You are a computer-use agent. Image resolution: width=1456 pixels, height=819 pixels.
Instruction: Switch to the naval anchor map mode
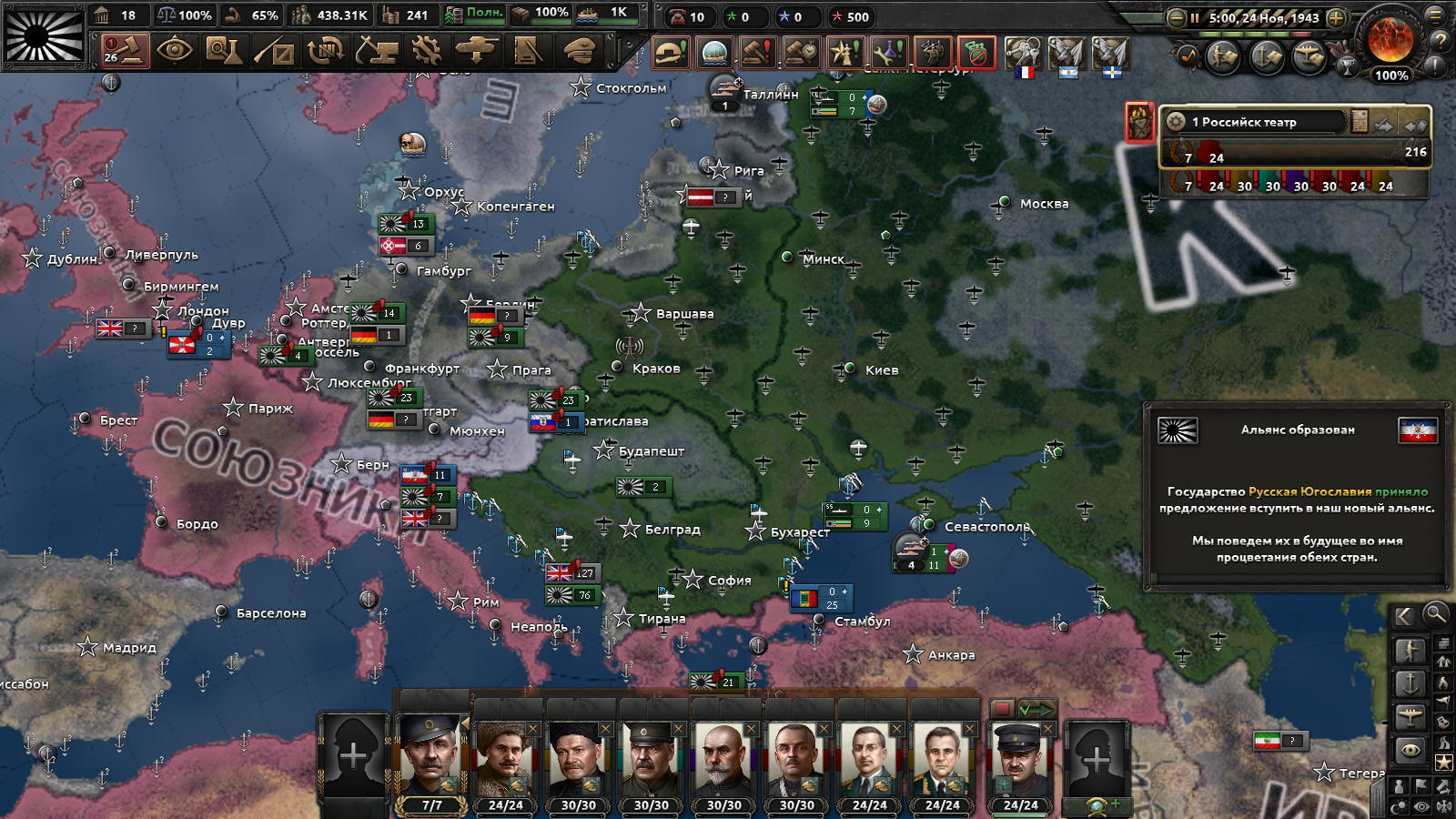click(1410, 683)
